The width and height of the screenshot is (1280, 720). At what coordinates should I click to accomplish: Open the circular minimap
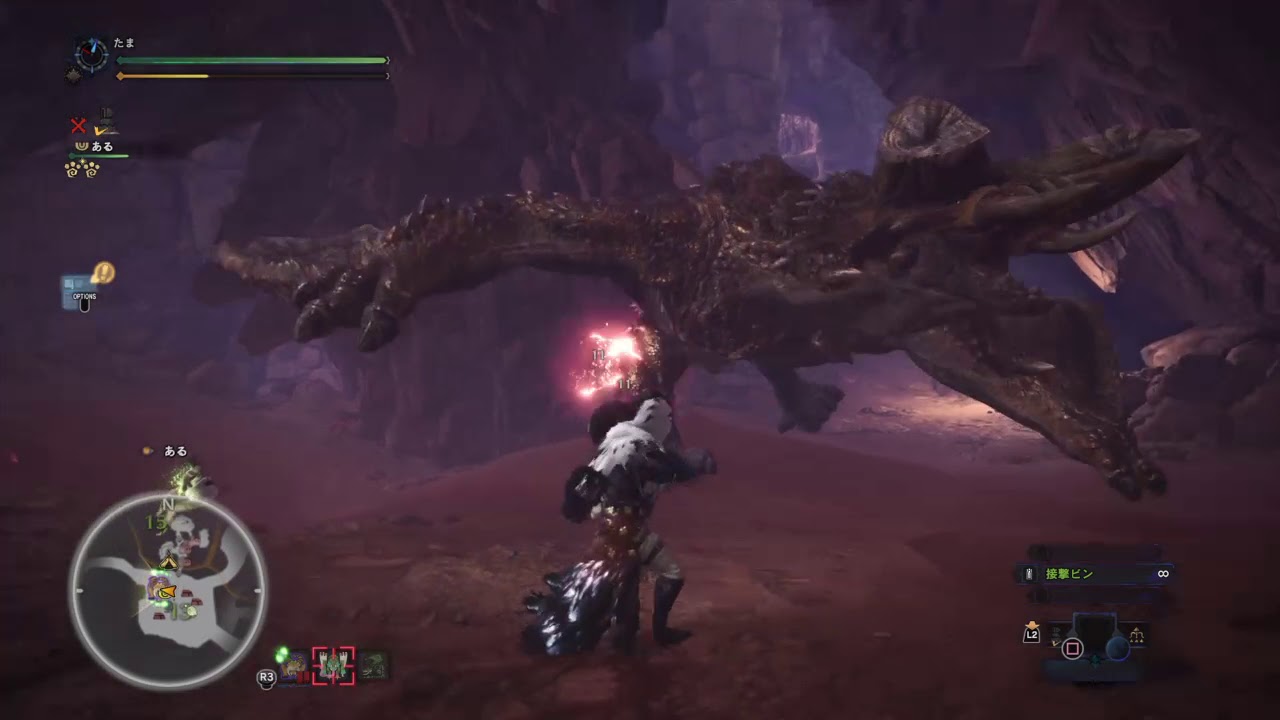point(167,590)
